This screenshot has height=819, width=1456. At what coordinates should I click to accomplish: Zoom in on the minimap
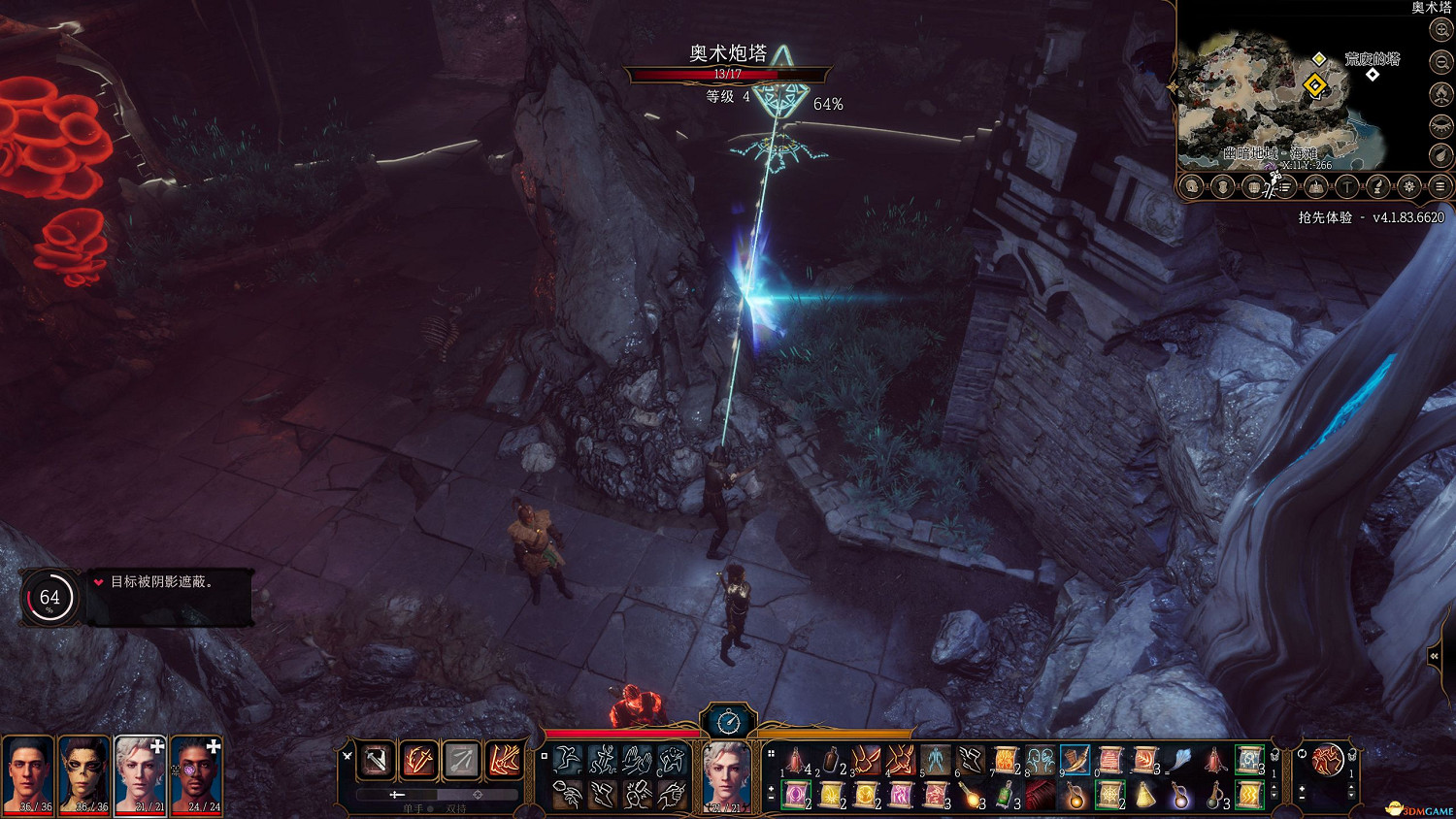pyautogui.click(x=1441, y=30)
